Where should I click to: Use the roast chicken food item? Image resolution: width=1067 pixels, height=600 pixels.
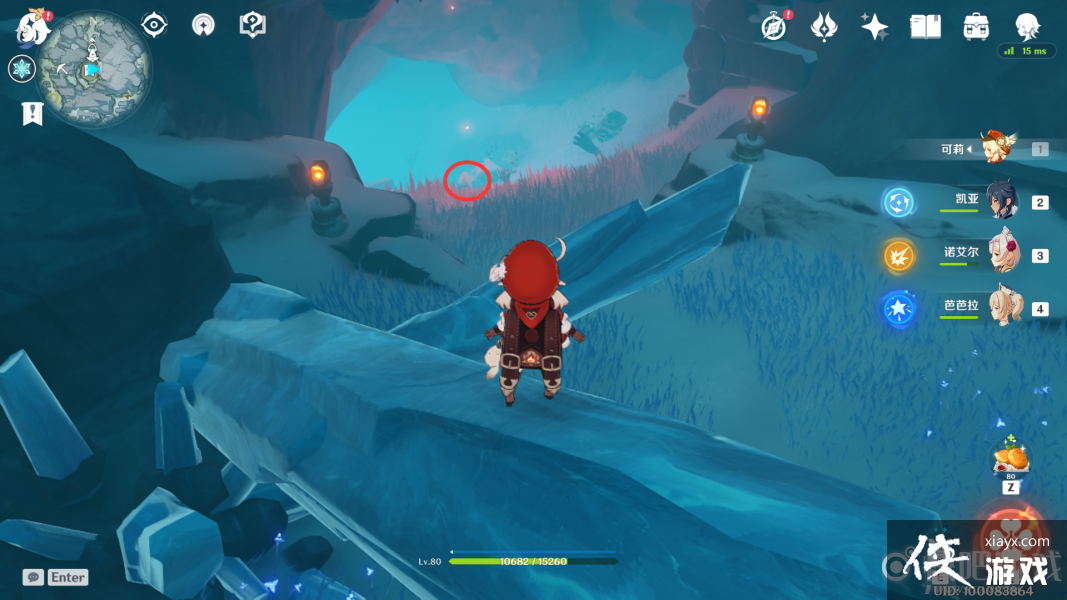(x=1011, y=460)
